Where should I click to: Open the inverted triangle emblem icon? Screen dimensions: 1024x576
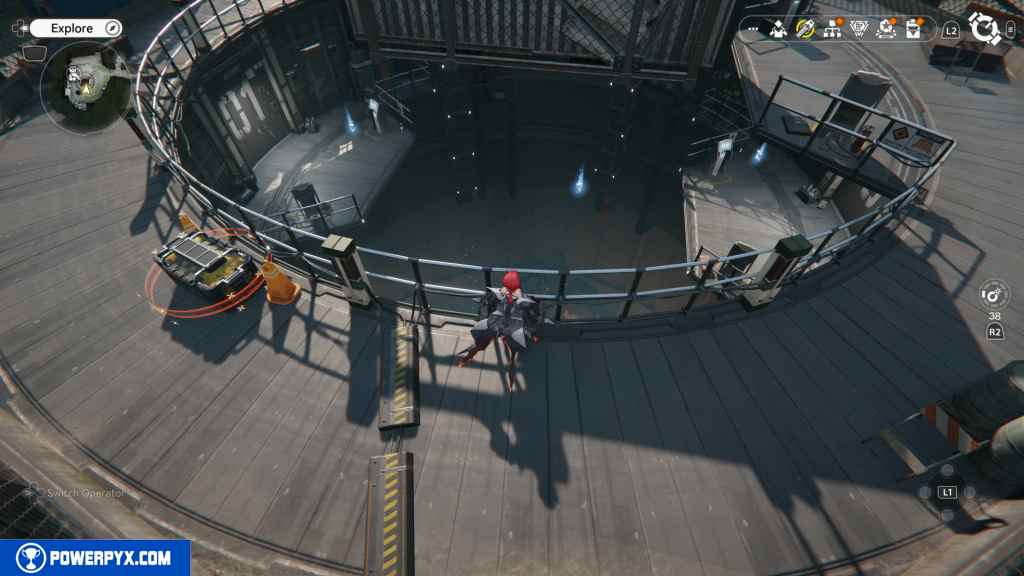pyautogui.click(x=859, y=29)
